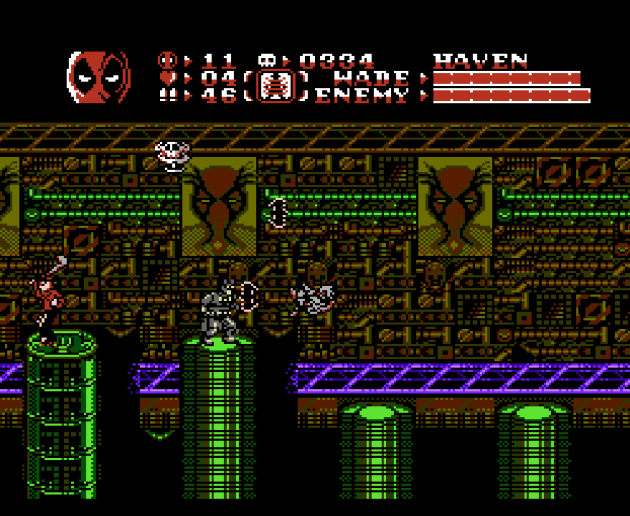Click the Deadpool mask portrait
630x516 pixels.
pos(98,76)
